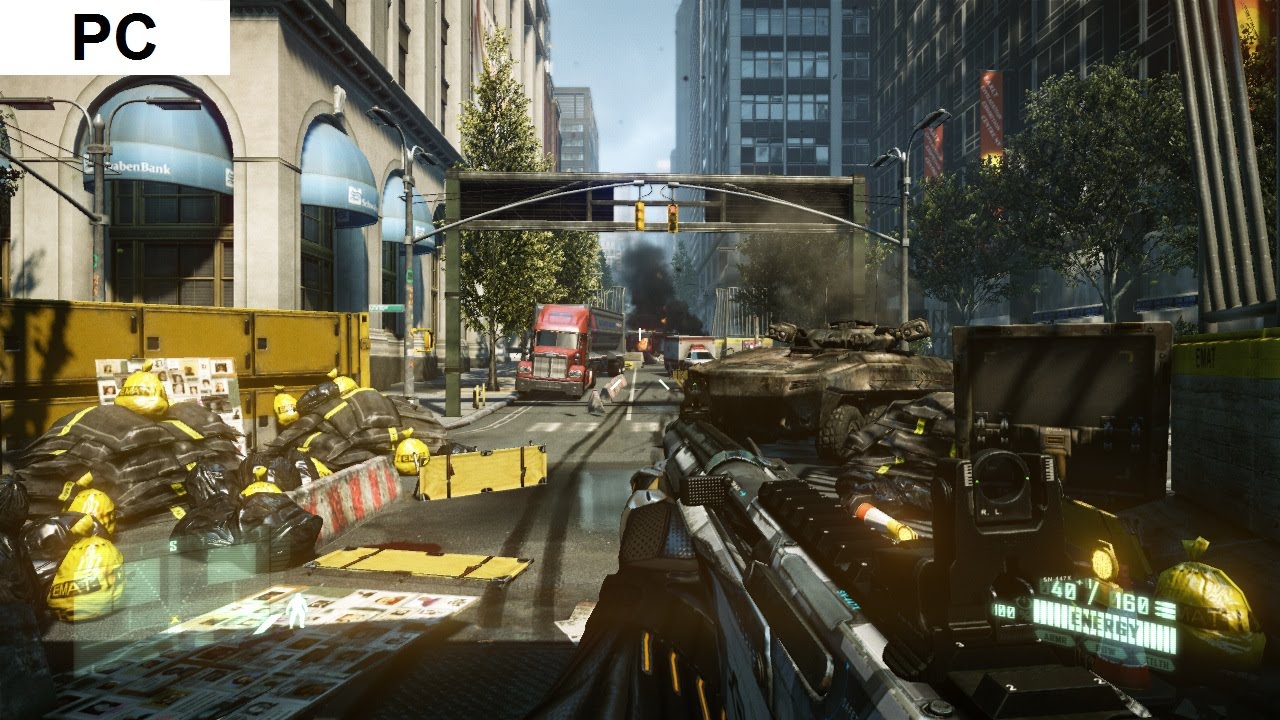The height and width of the screenshot is (720, 1280).
Task: Select the fire-mode bars beside the 160 reserve ammo
Action: [x=1163, y=610]
